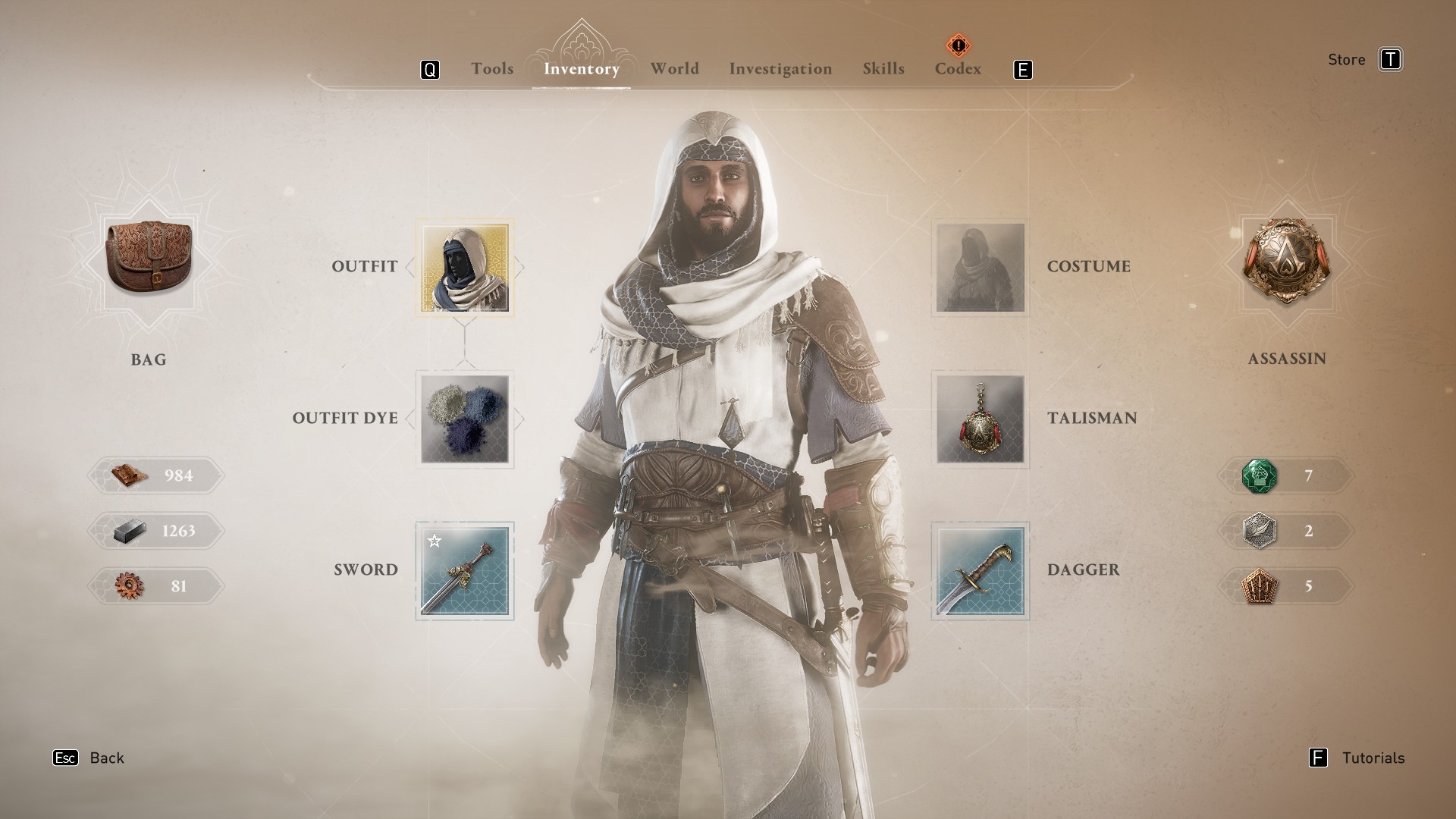Select the Inventory tab
The image size is (1456, 819).
[x=582, y=69]
